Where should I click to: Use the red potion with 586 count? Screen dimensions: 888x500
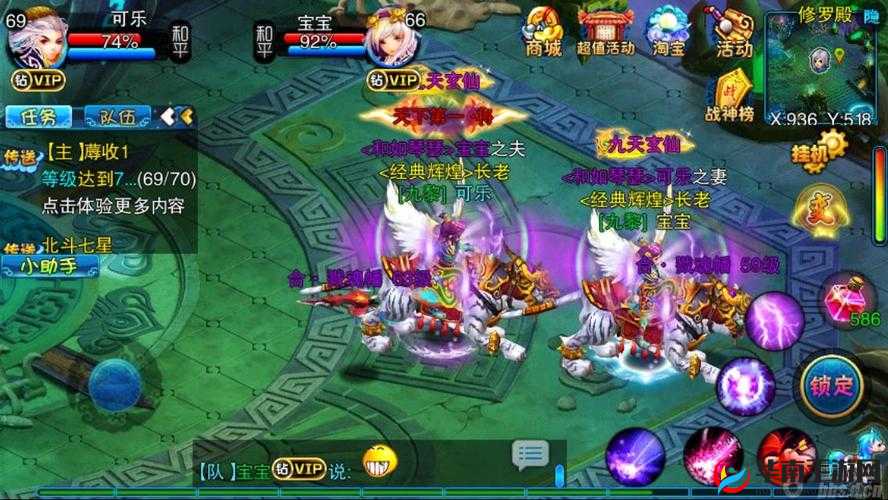click(x=842, y=298)
